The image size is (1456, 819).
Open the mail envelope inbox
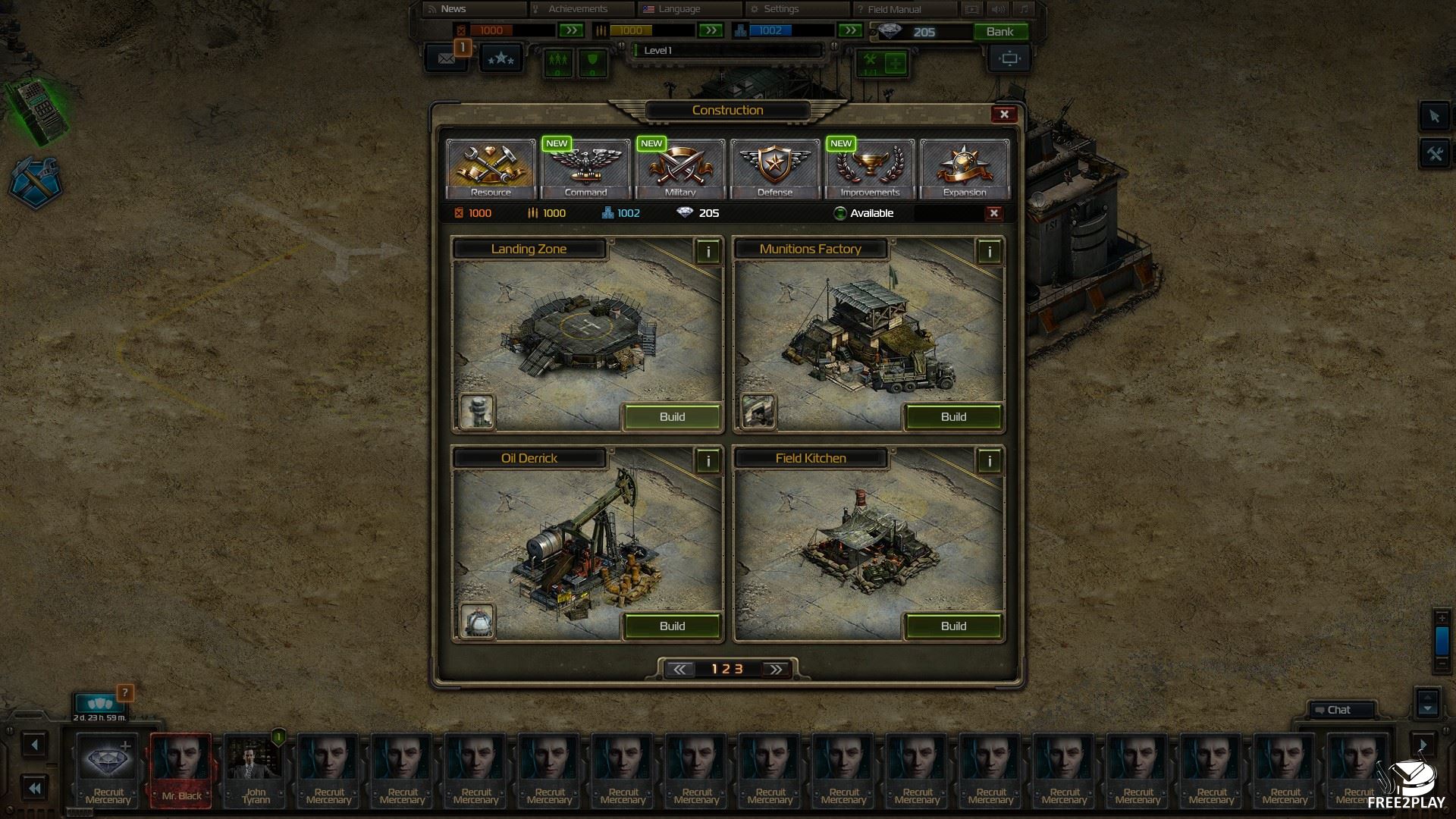pos(447,58)
